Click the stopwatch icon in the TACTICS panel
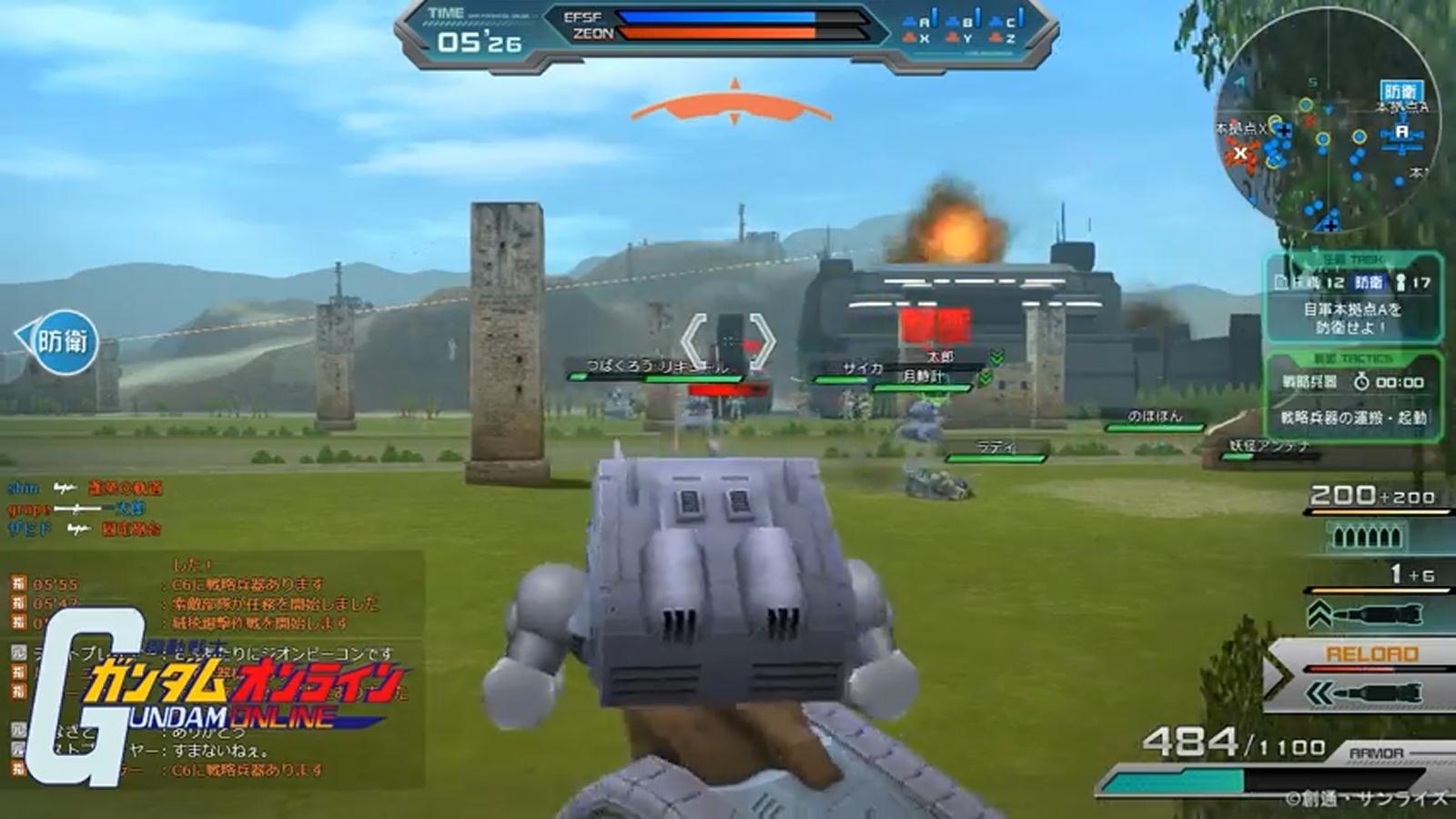 (x=1361, y=382)
